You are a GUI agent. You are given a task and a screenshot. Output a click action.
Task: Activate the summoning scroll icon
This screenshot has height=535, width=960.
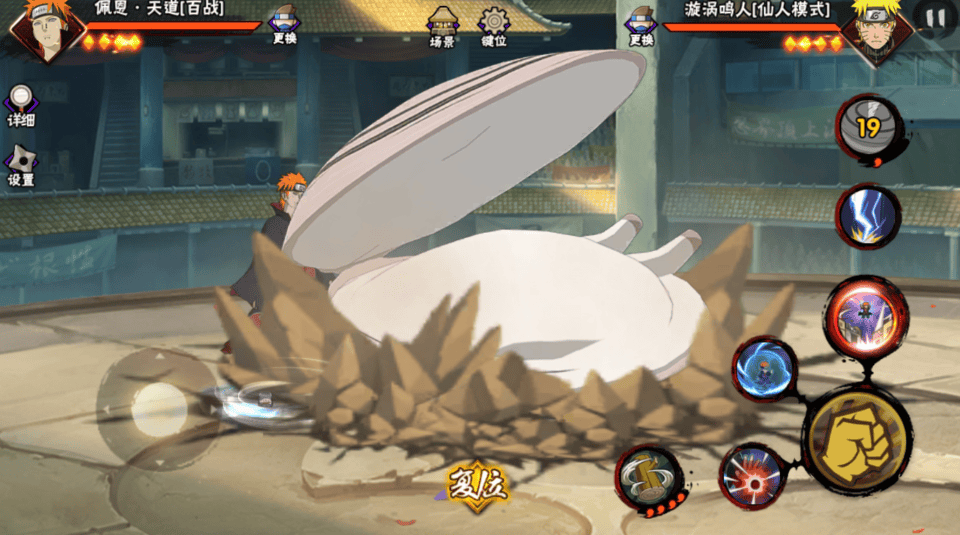coord(648,478)
